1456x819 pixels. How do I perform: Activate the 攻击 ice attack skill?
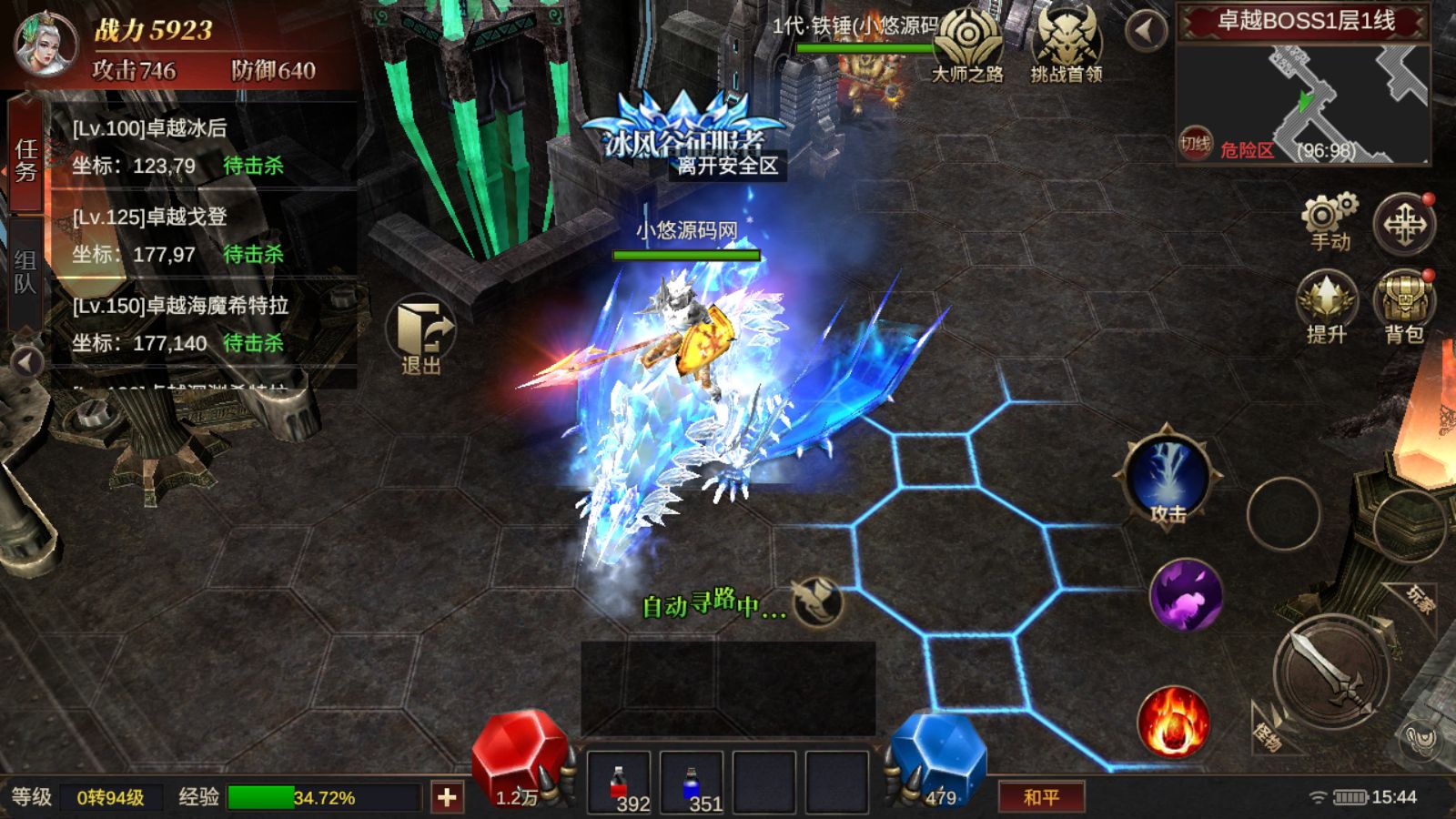click(1168, 480)
